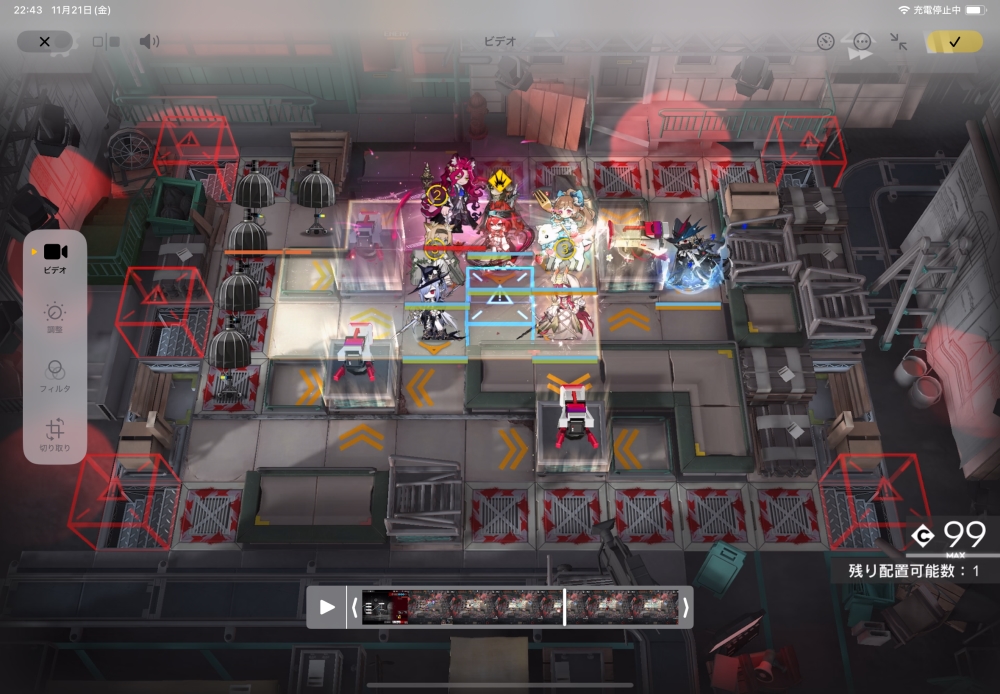
Task: Toggle the video sound speaker icon
Action: 149,41
